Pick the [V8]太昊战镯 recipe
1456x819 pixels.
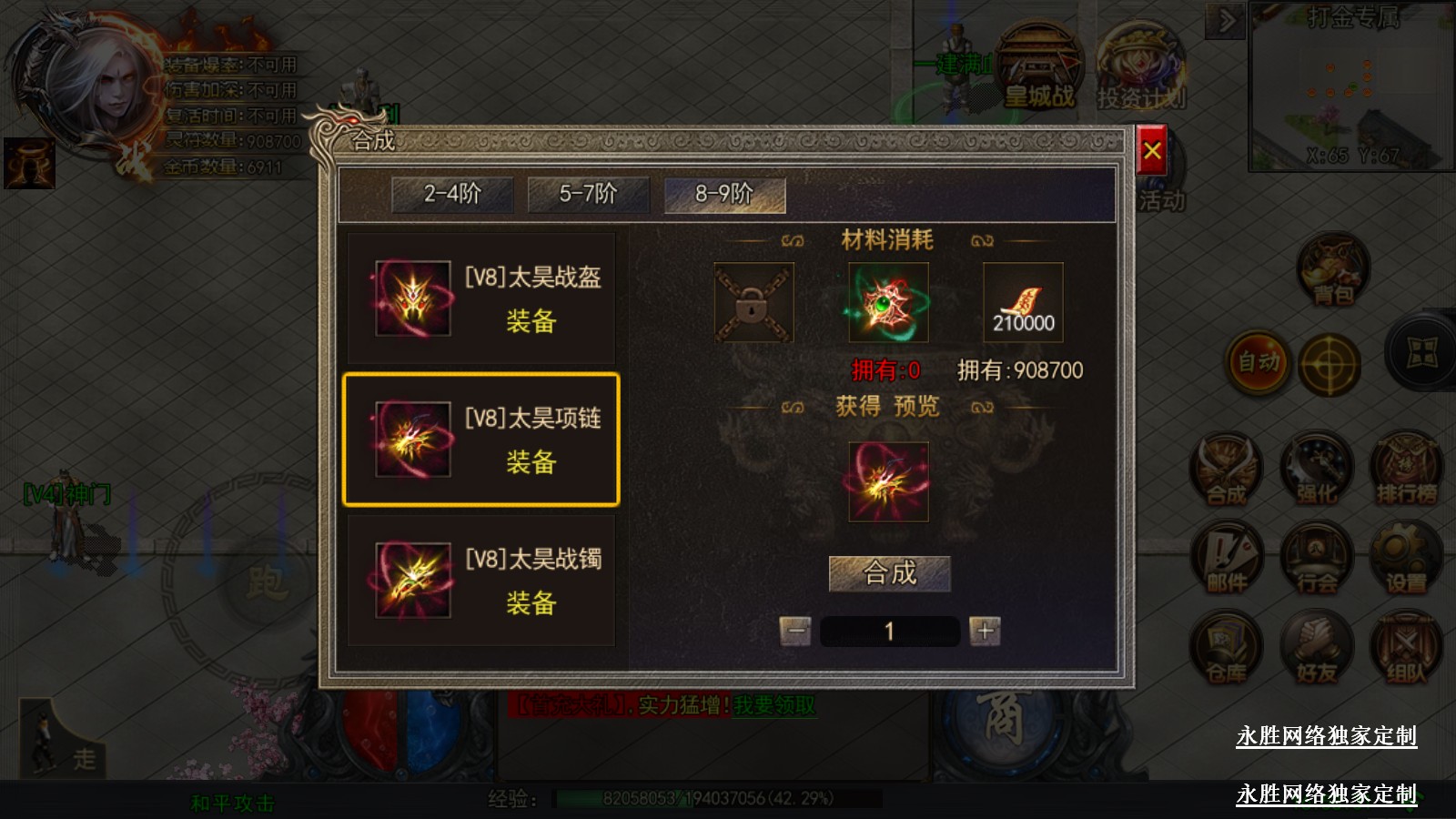481,581
